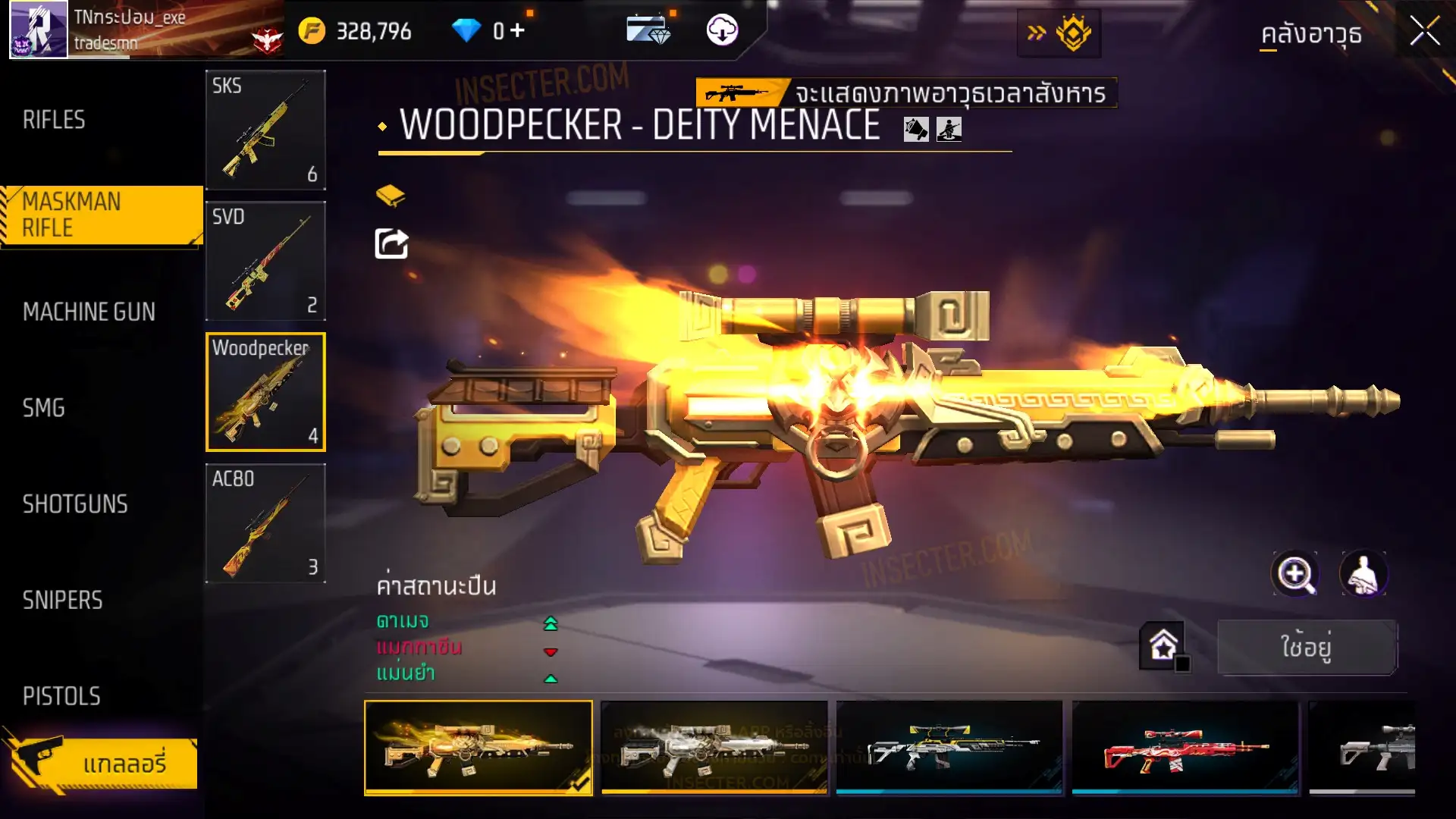Switch to the RIFLES category

[x=54, y=120]
